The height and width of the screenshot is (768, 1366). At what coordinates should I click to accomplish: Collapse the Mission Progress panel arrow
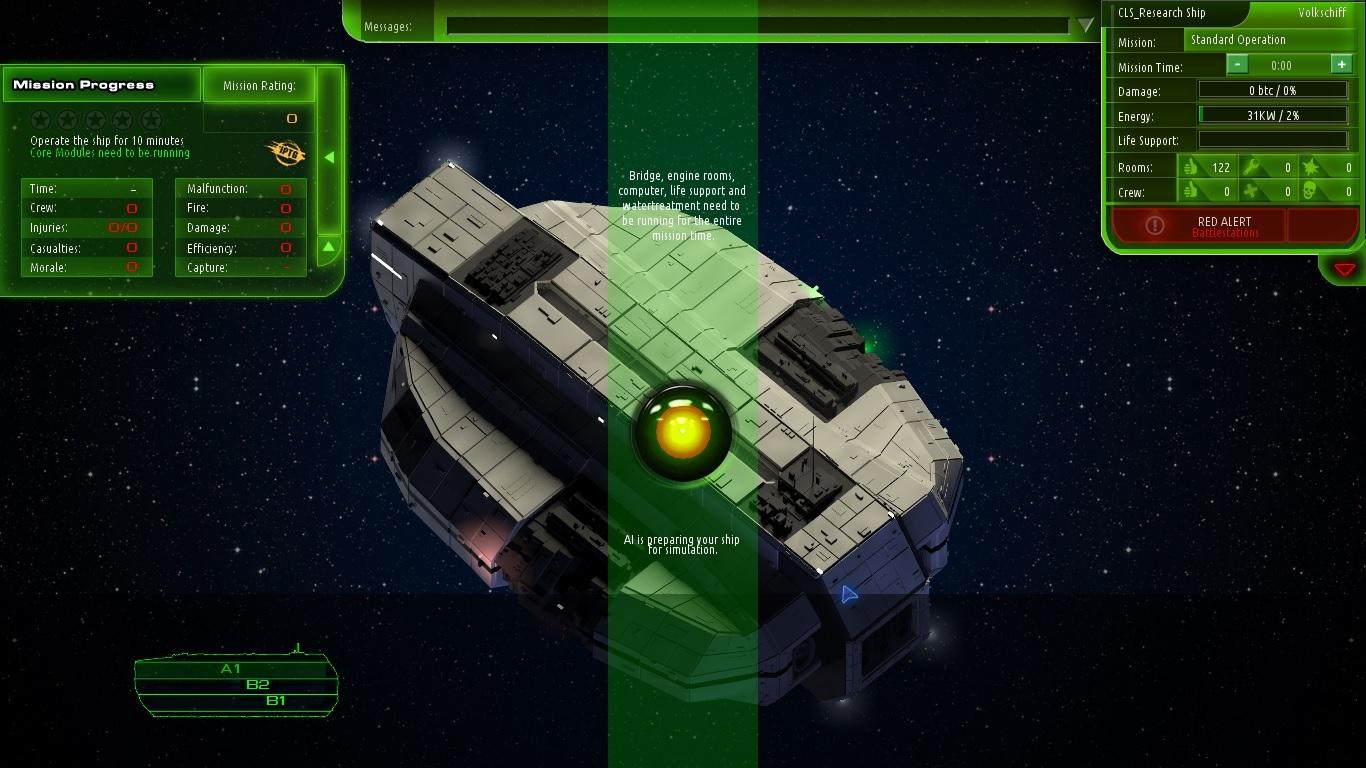pyautogui.click(x=330, y=156)
